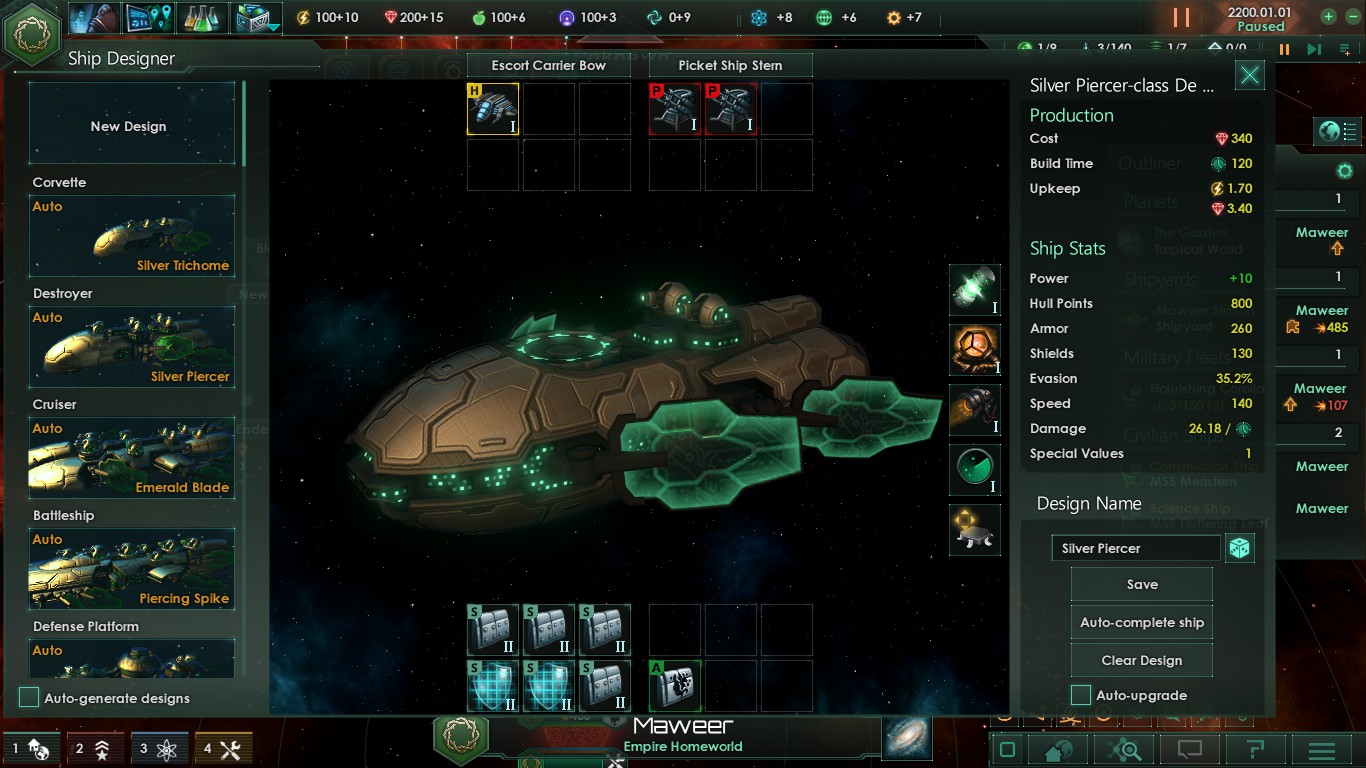Select the Silver Trichome corvette design
This screenshot has width=1366, height=768.
coord(131,236)
